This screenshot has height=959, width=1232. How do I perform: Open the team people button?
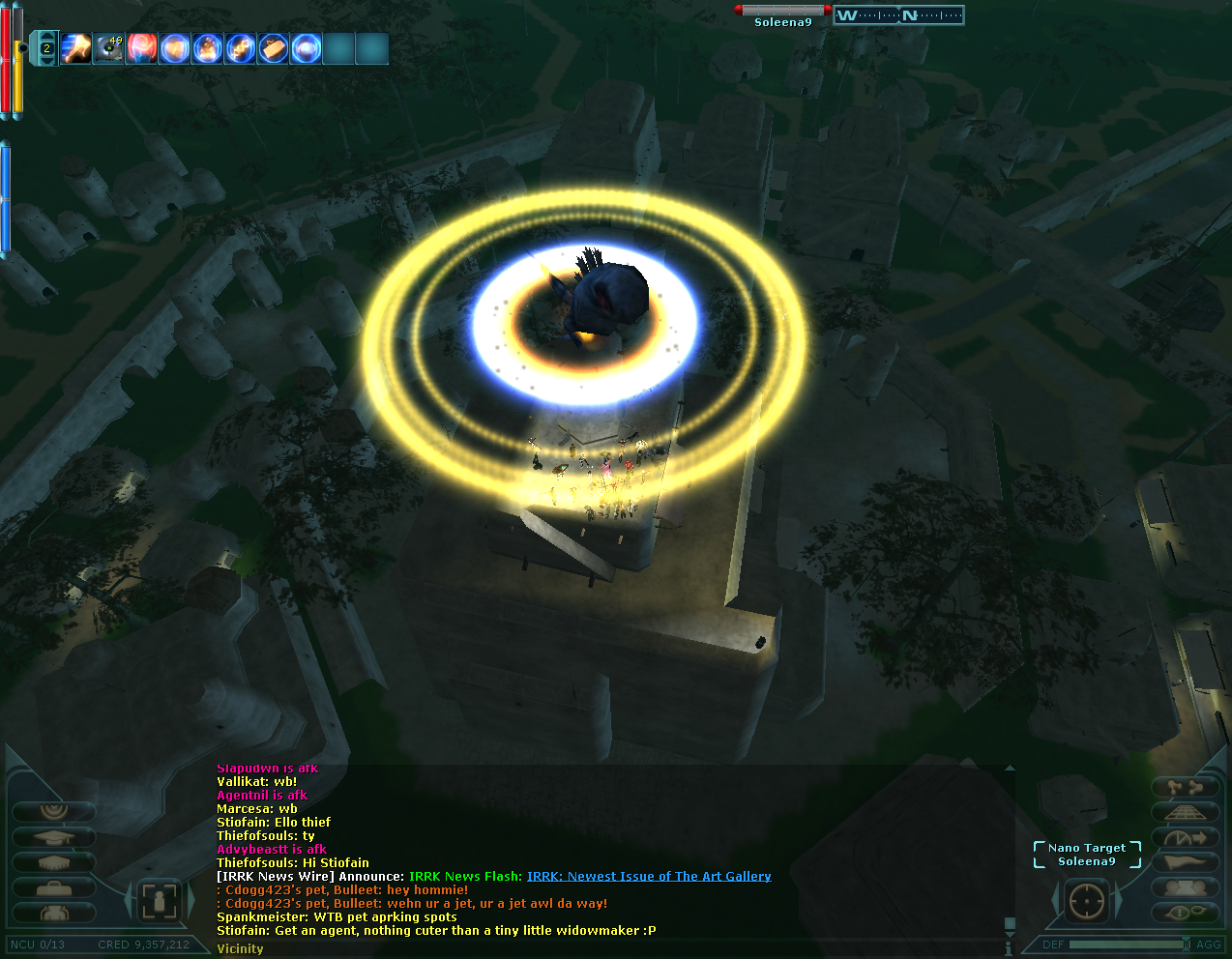coord(1187,887)
